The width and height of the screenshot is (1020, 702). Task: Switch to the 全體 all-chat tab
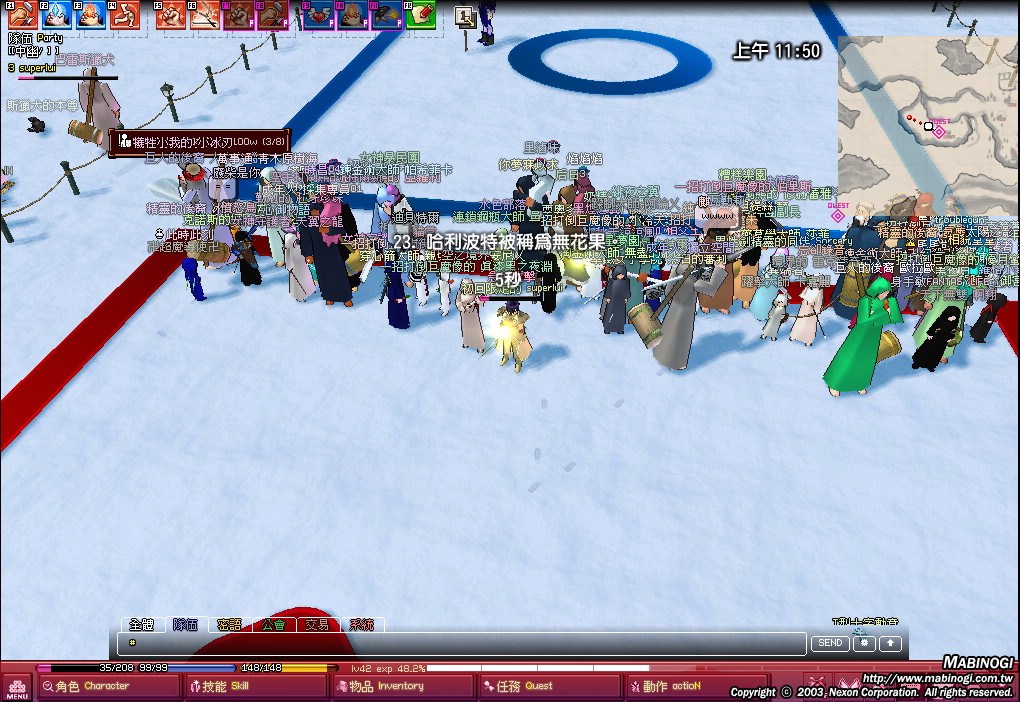141,624
